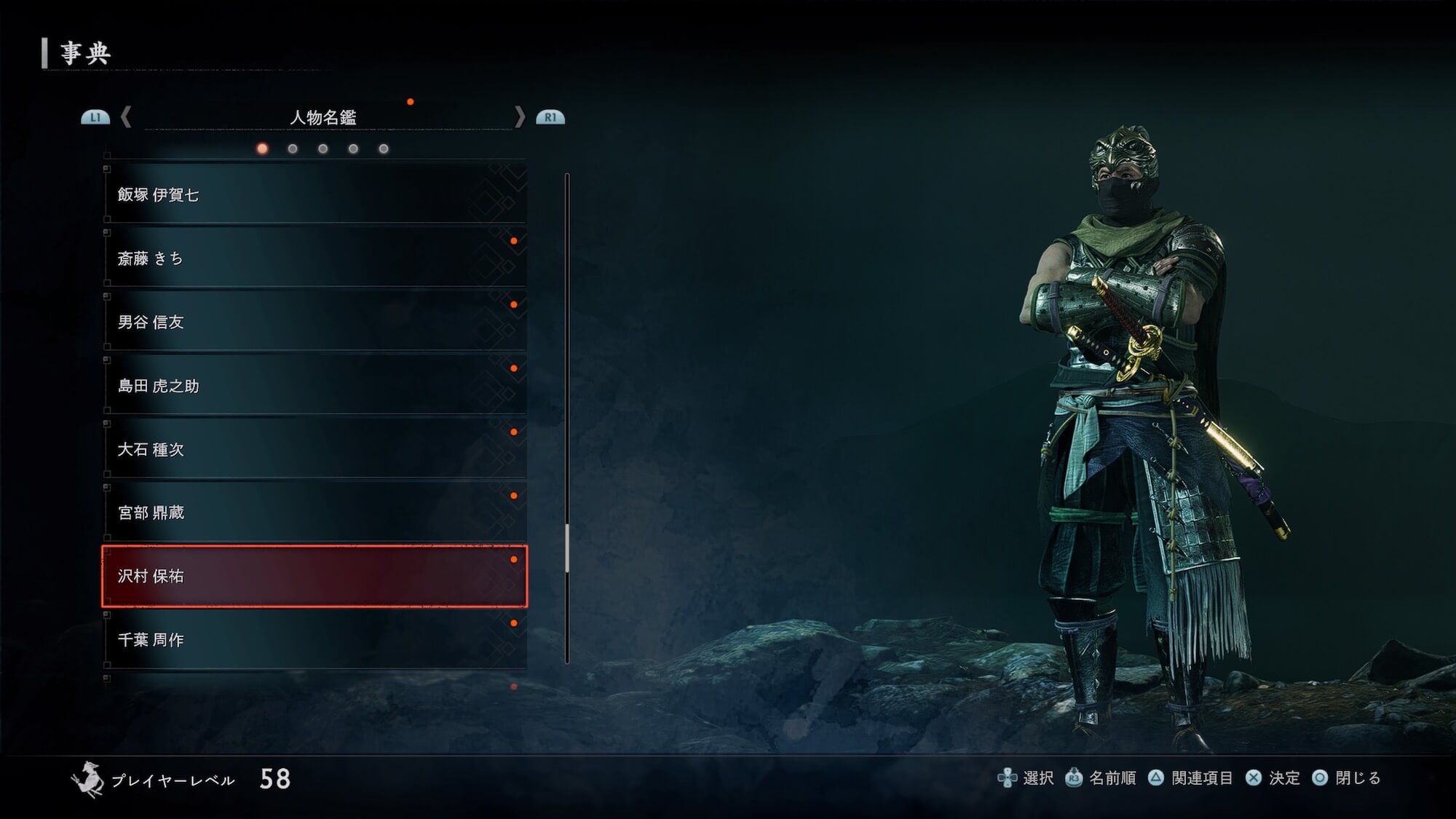Open the 斎藤 きち entry
1456x819 pixels.
[314, 258]
